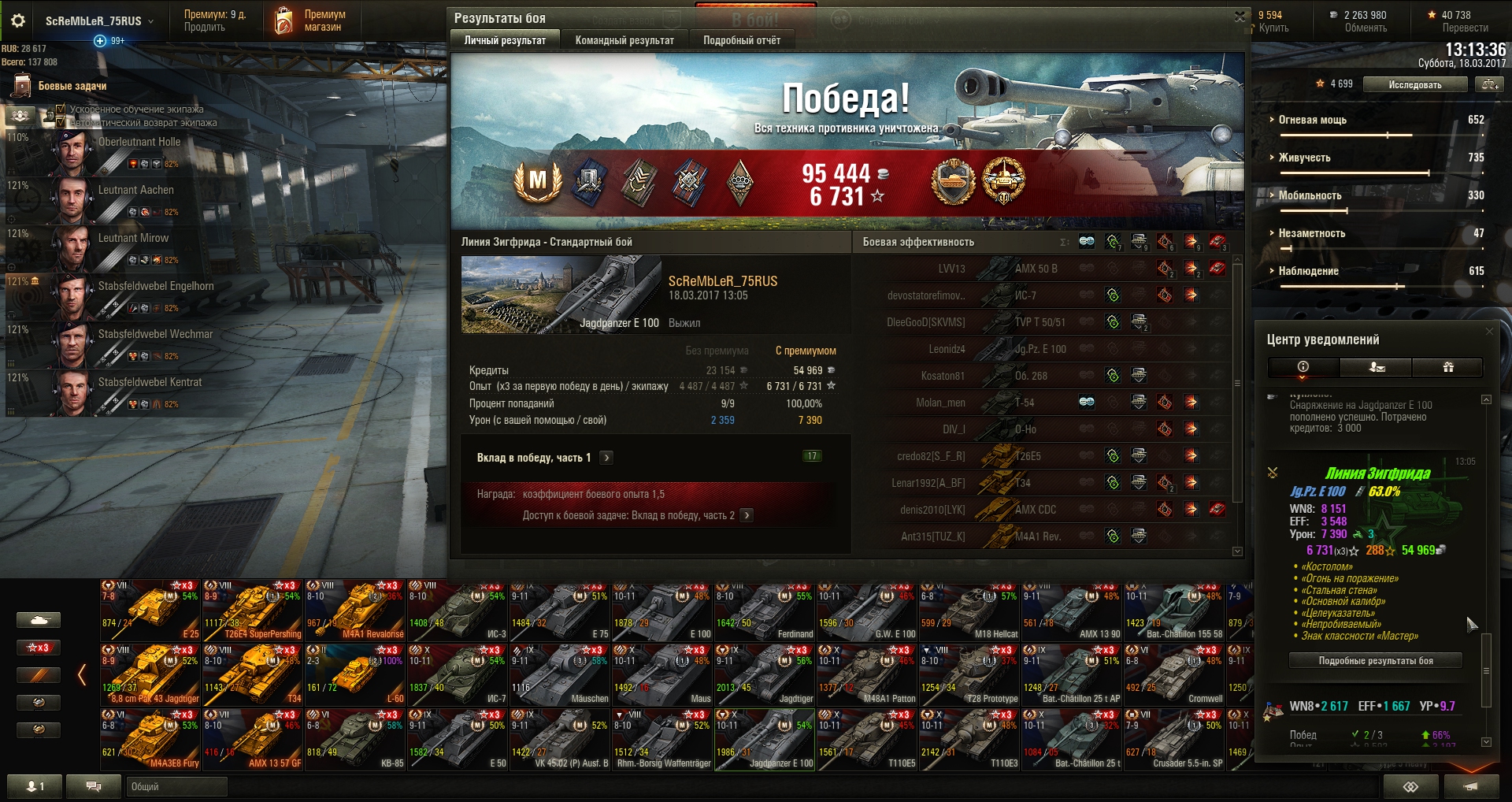Open the Премиум магазин

tap(310, 20)
